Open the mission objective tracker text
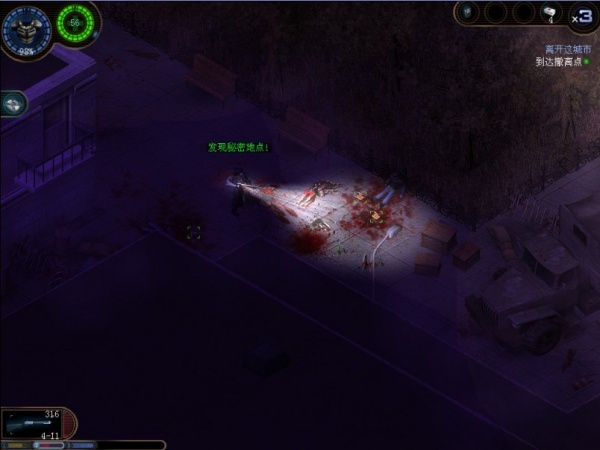This screenshot has width=600, height=450. coord(563,55)
